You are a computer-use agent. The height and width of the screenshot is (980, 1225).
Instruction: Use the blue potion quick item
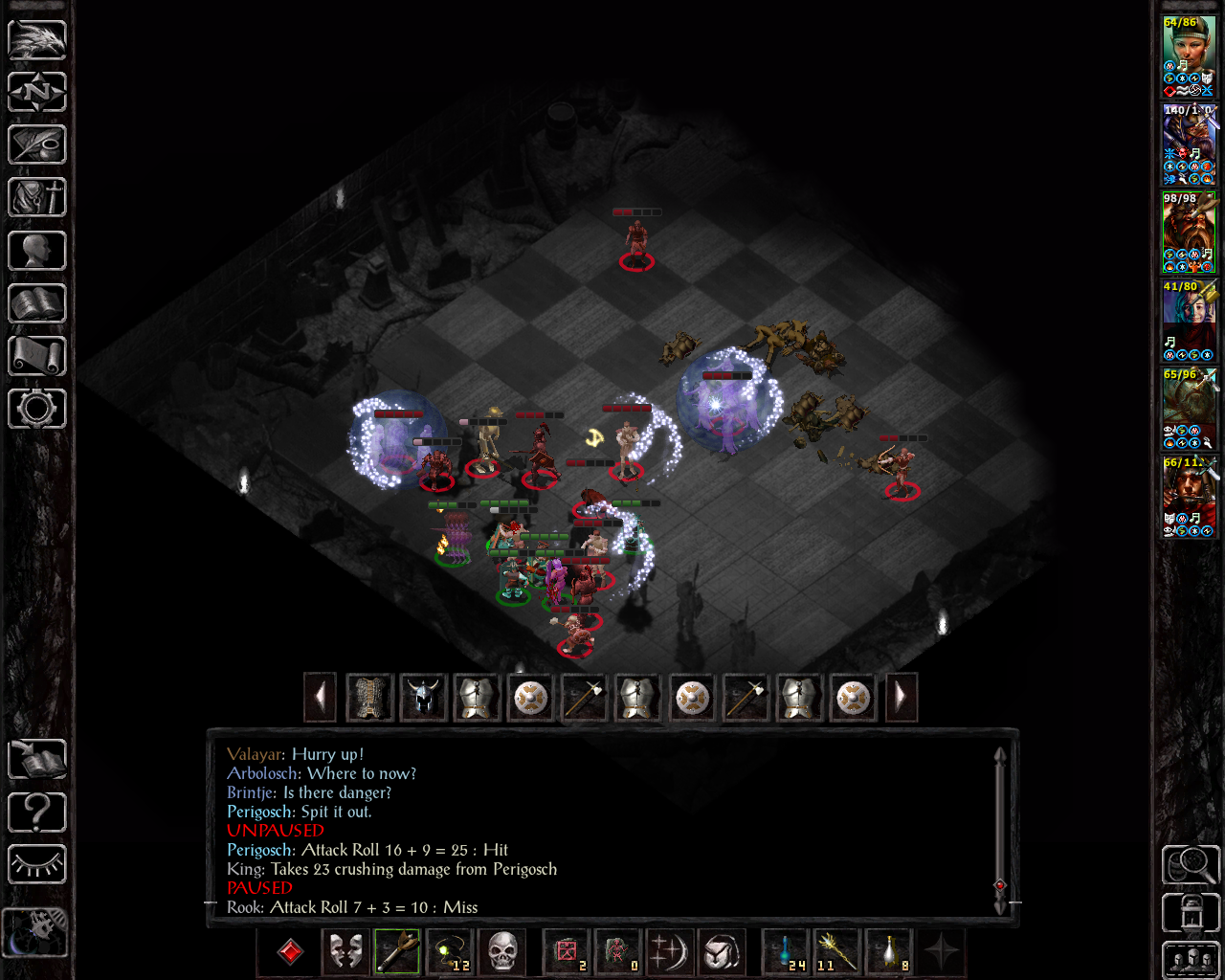tap(787, 952)
